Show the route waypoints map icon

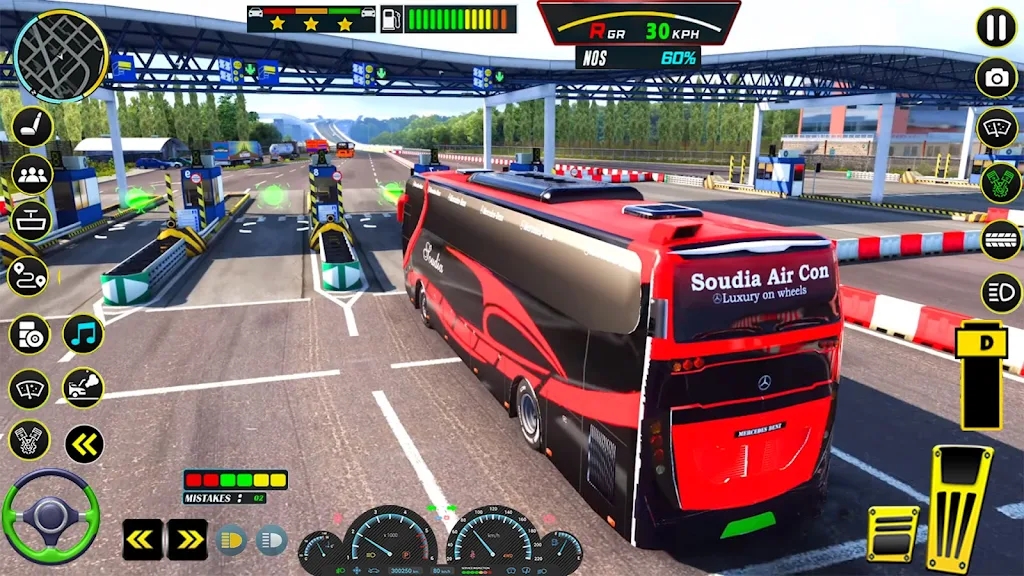point(28,276)
